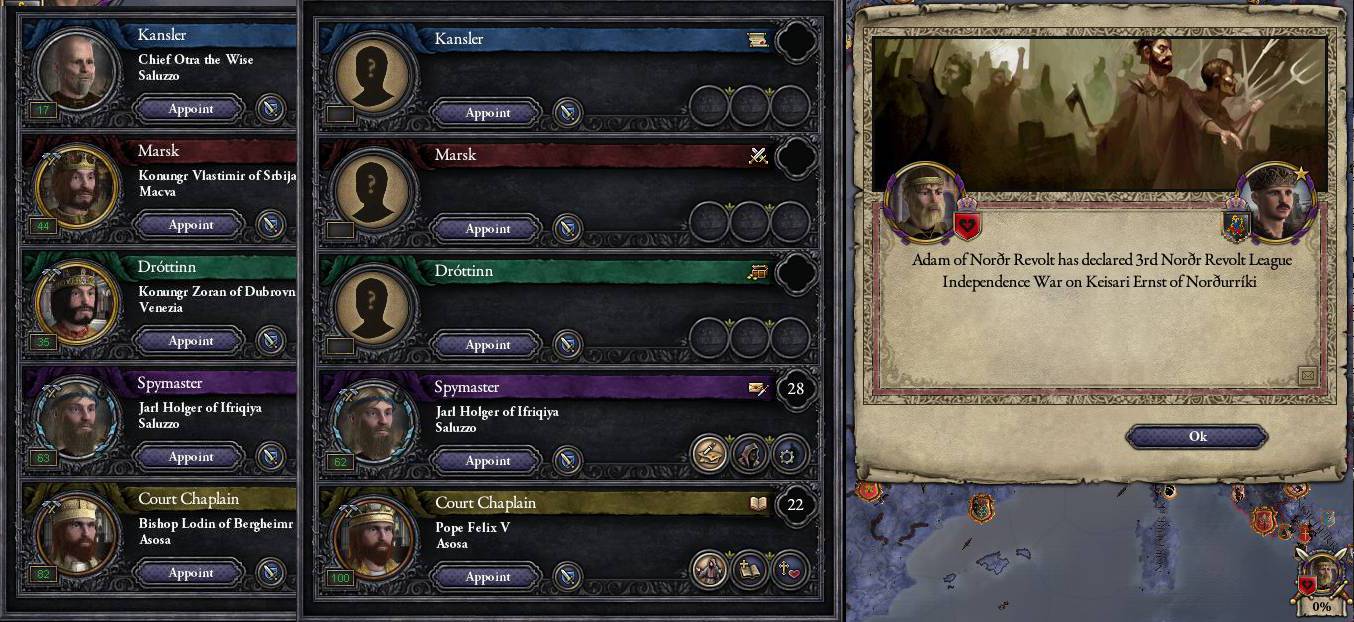Click the Kansler scroll icon in header
This screenshot has height=622, width=1354.
tap(757, 40)
